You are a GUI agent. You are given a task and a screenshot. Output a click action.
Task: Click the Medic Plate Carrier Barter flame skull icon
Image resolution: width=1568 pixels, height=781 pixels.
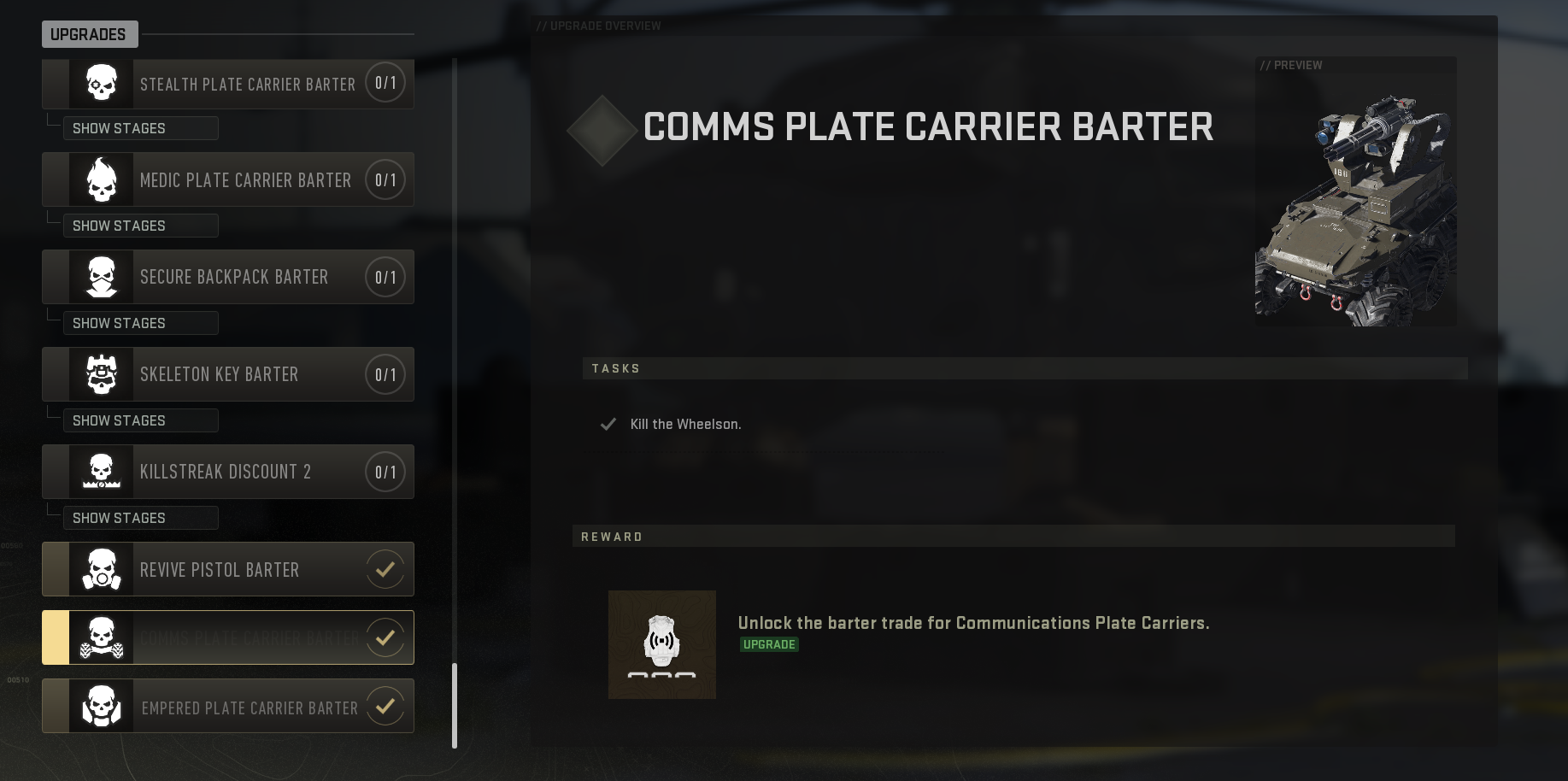click(100, 179)
